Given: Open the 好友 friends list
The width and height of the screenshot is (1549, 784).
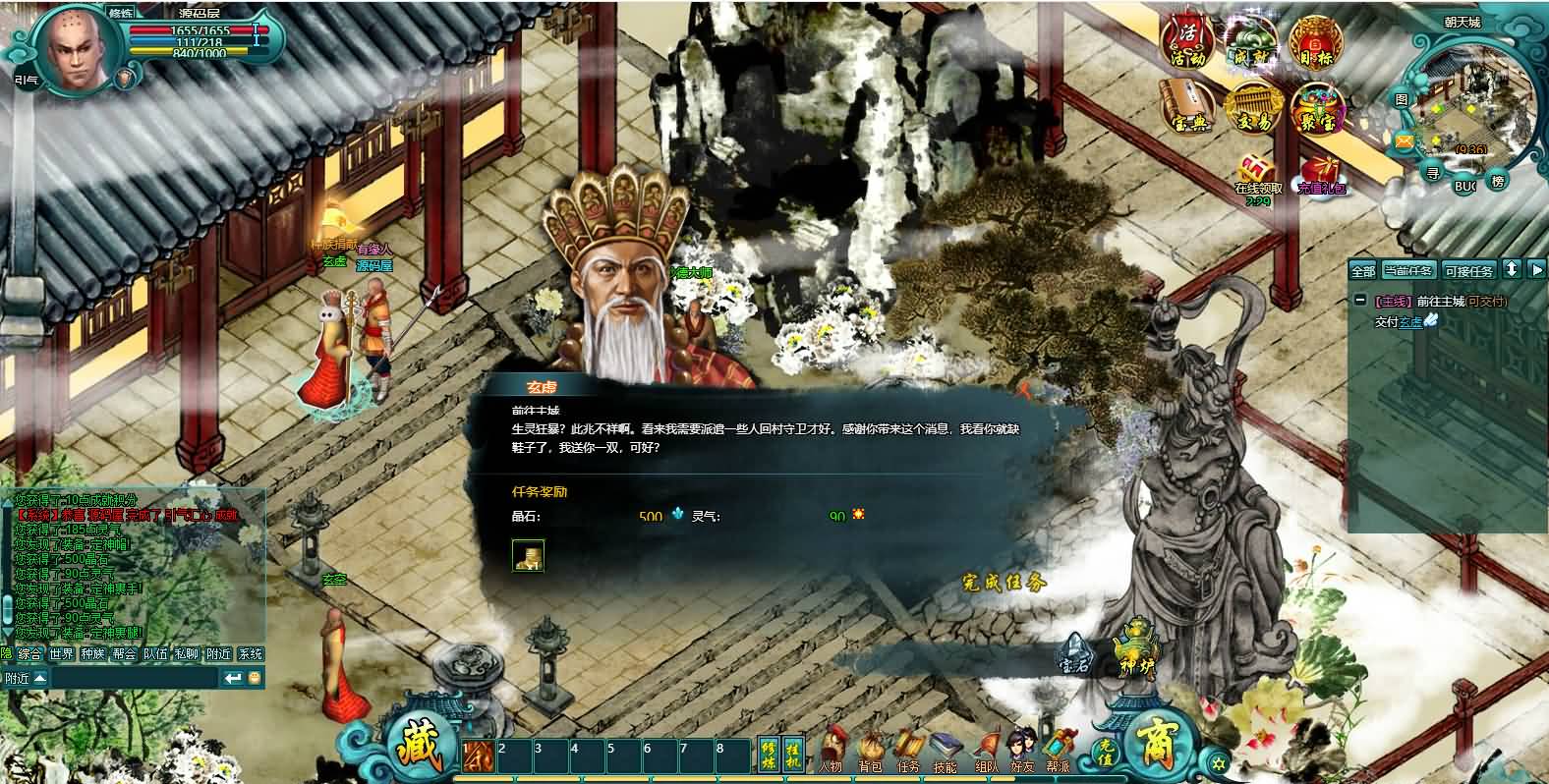Looking at the screenshot, I should 1022,752.
